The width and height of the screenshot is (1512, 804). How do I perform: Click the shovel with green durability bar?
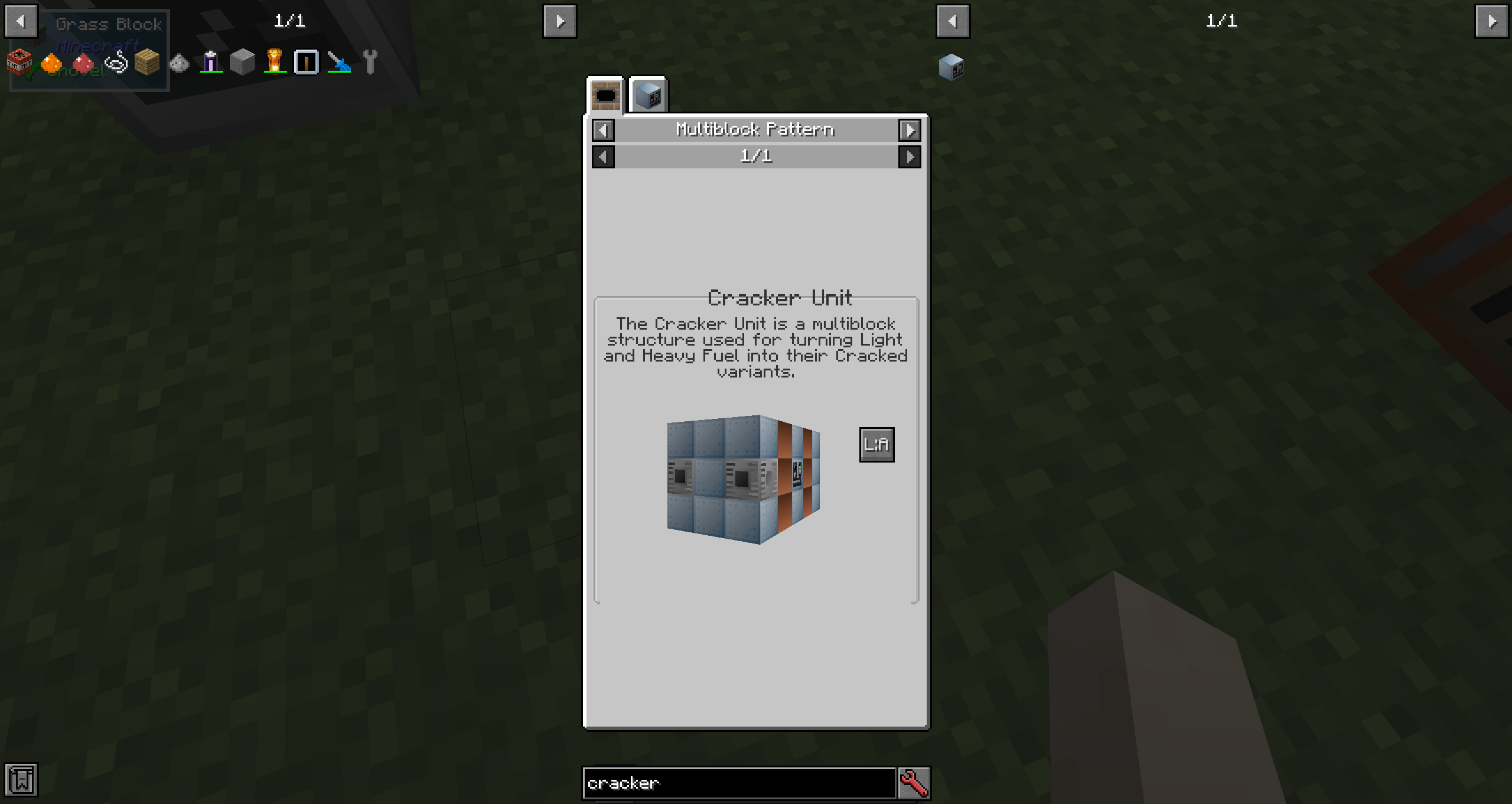click(340, 61)
